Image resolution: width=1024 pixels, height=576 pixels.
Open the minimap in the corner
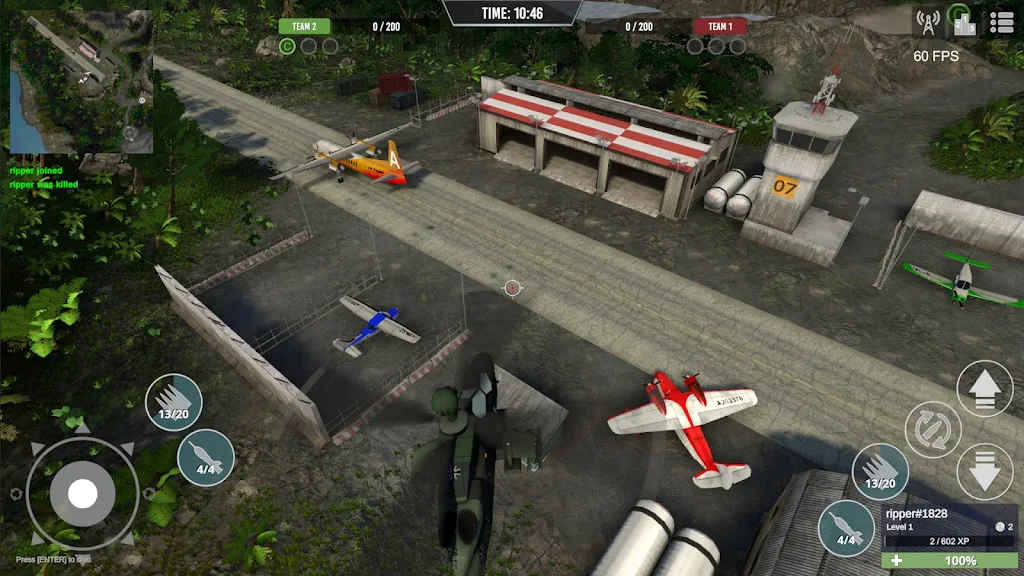click(81, 81)
